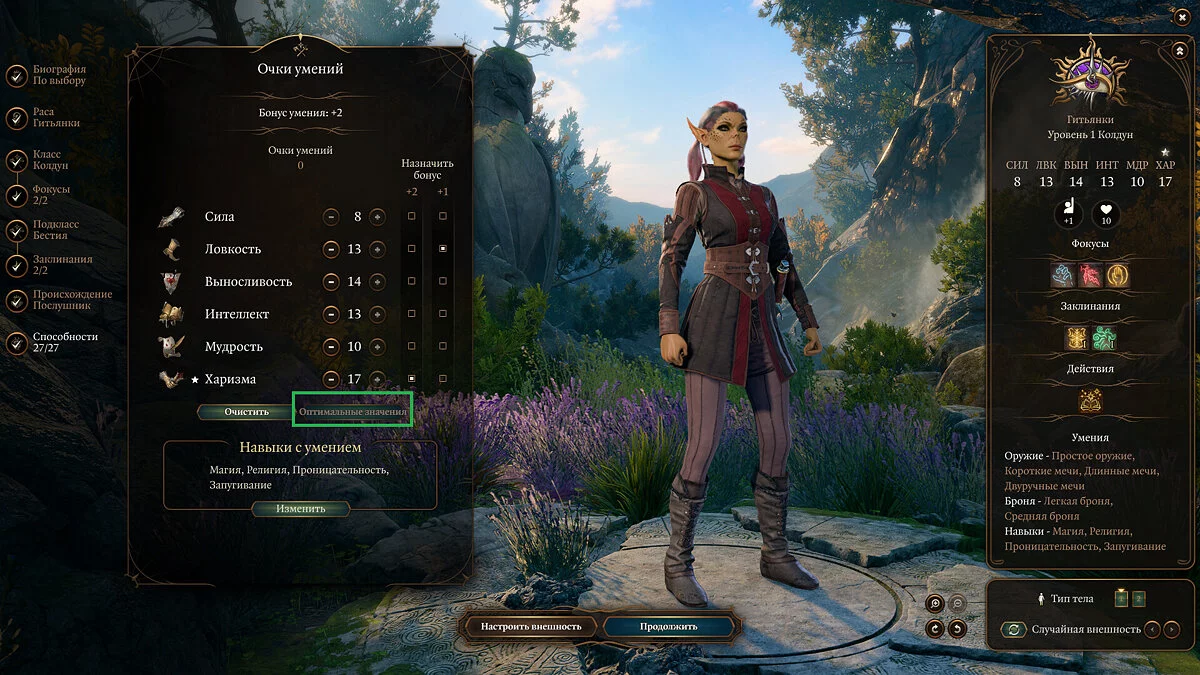
Task: Select the Заклинания step
Action: pyautogui.click(x=17, y=265)
